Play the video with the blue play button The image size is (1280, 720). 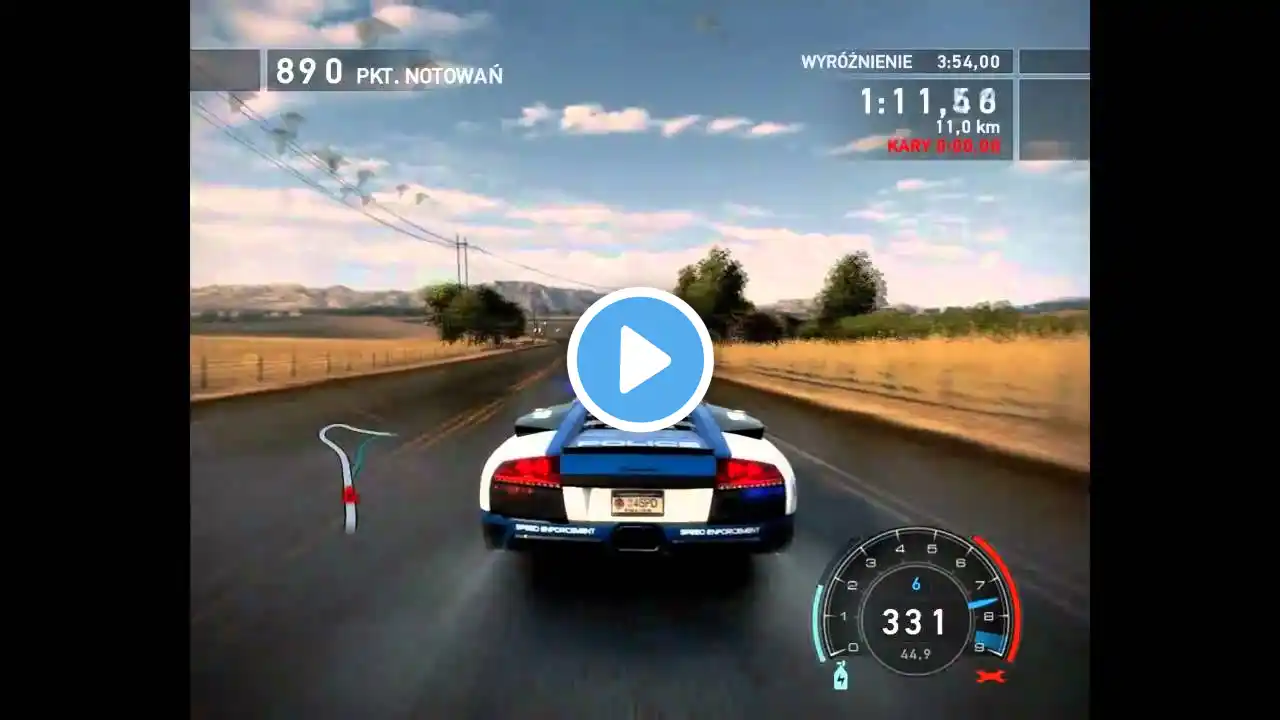(x=640, y=360)
